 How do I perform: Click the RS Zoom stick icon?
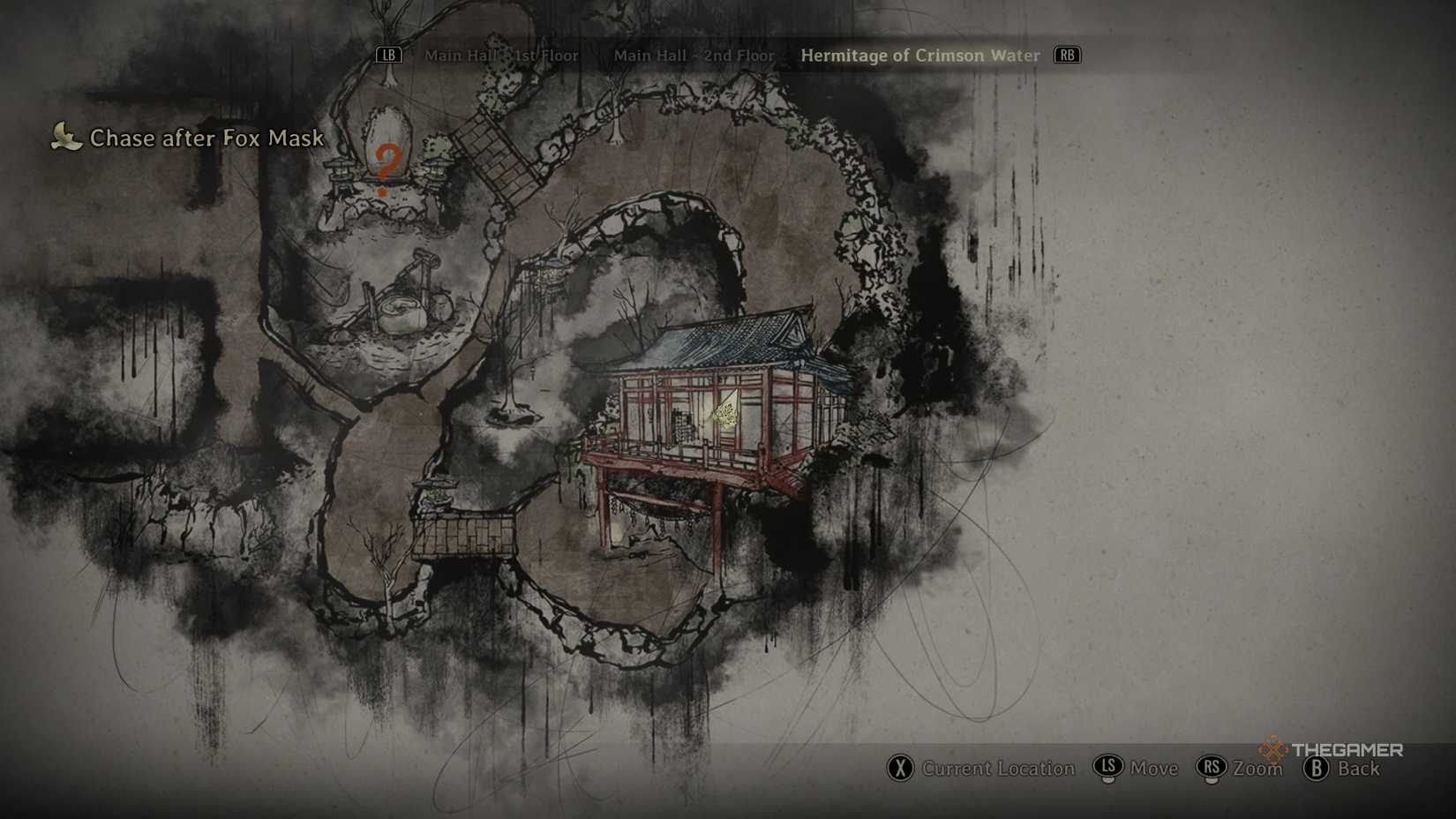[1211, 769]
